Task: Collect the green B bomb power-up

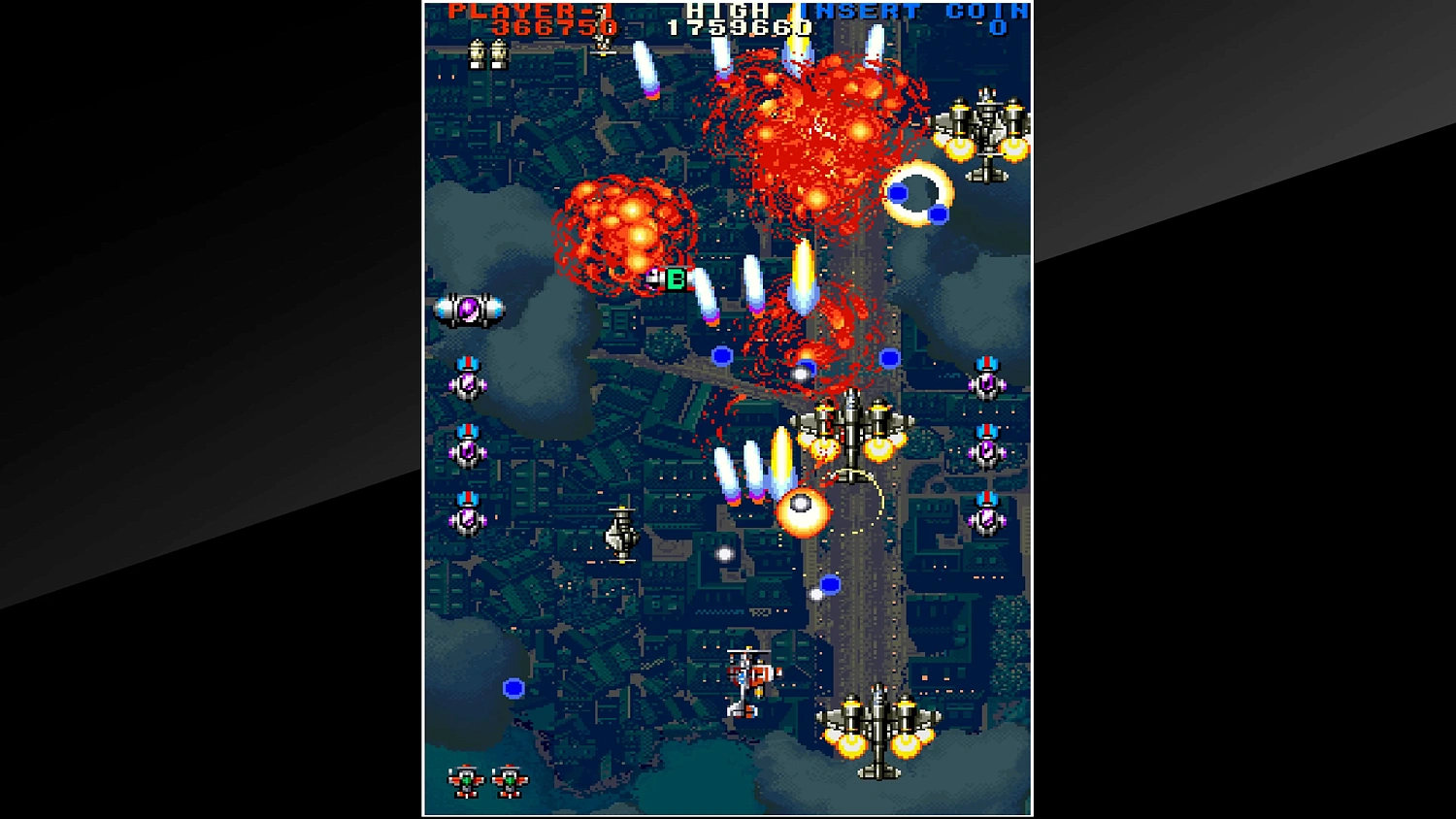Action: click(x=674, y=280)
